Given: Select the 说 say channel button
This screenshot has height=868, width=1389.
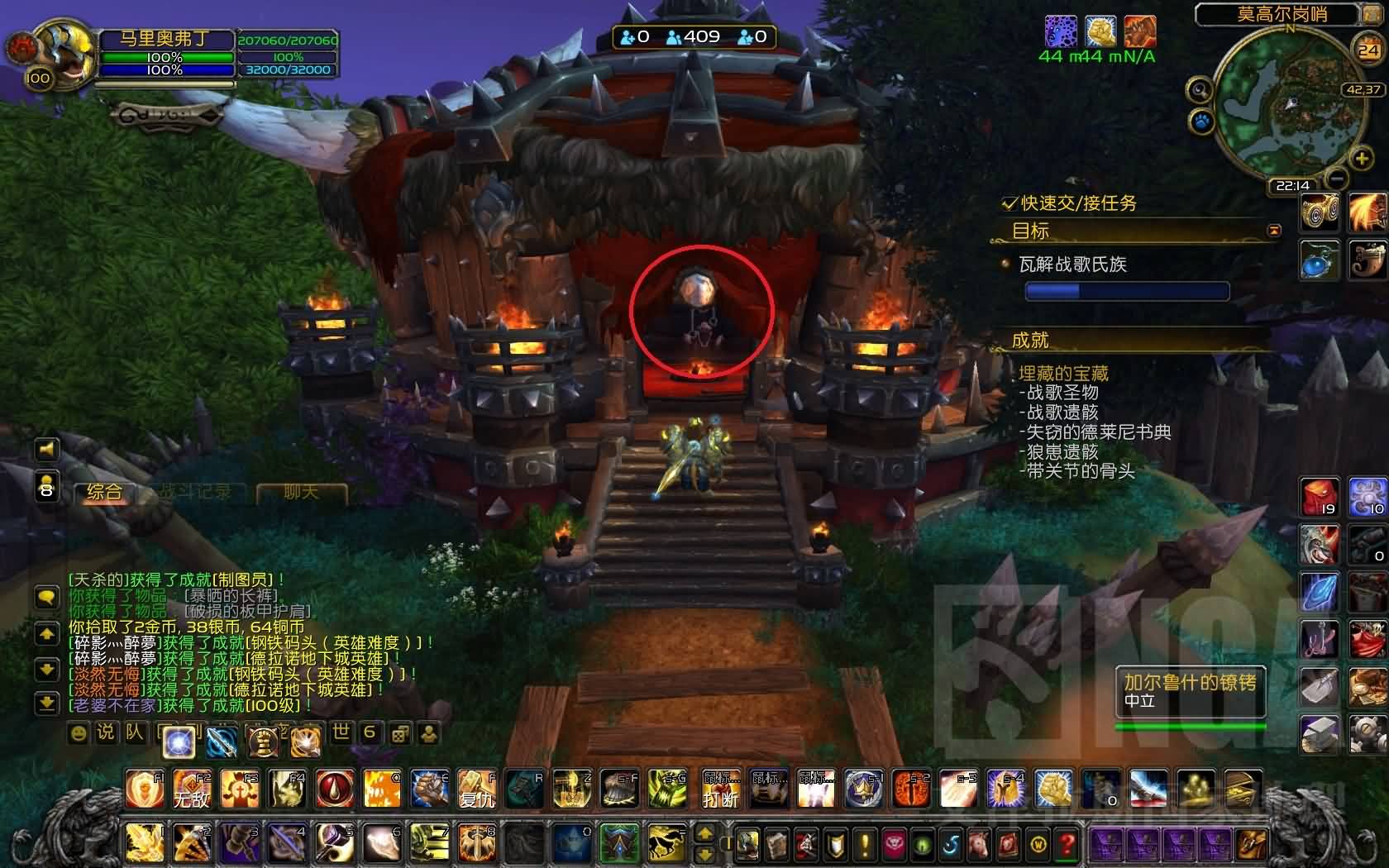Looking at the screenshot, I should click(106, 733).
